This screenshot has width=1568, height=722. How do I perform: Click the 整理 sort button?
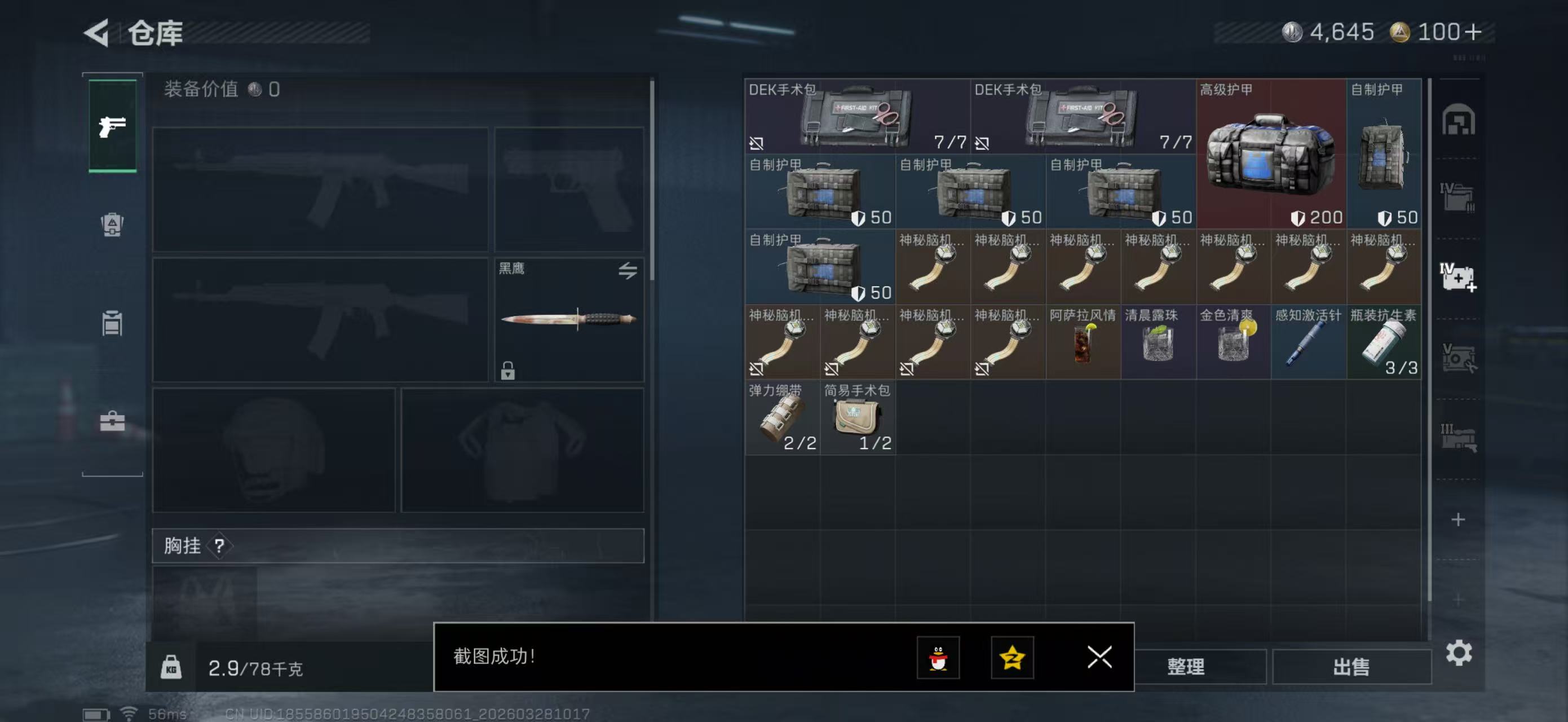1186,667
